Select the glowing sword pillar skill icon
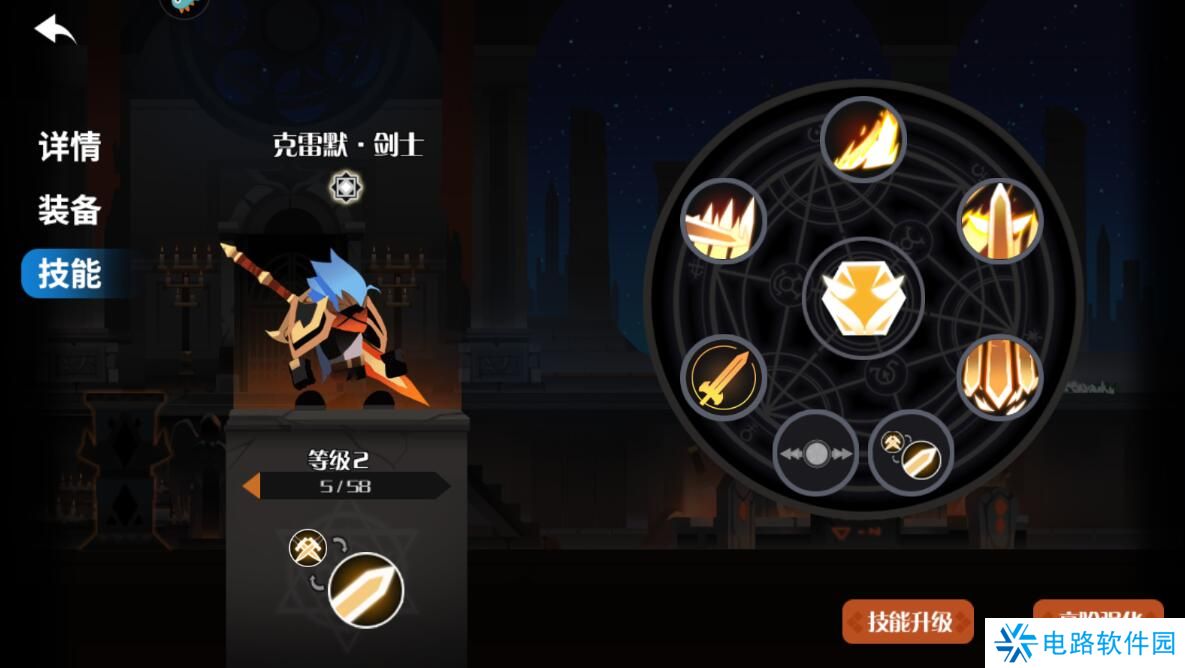 (x=1000, y=221)
